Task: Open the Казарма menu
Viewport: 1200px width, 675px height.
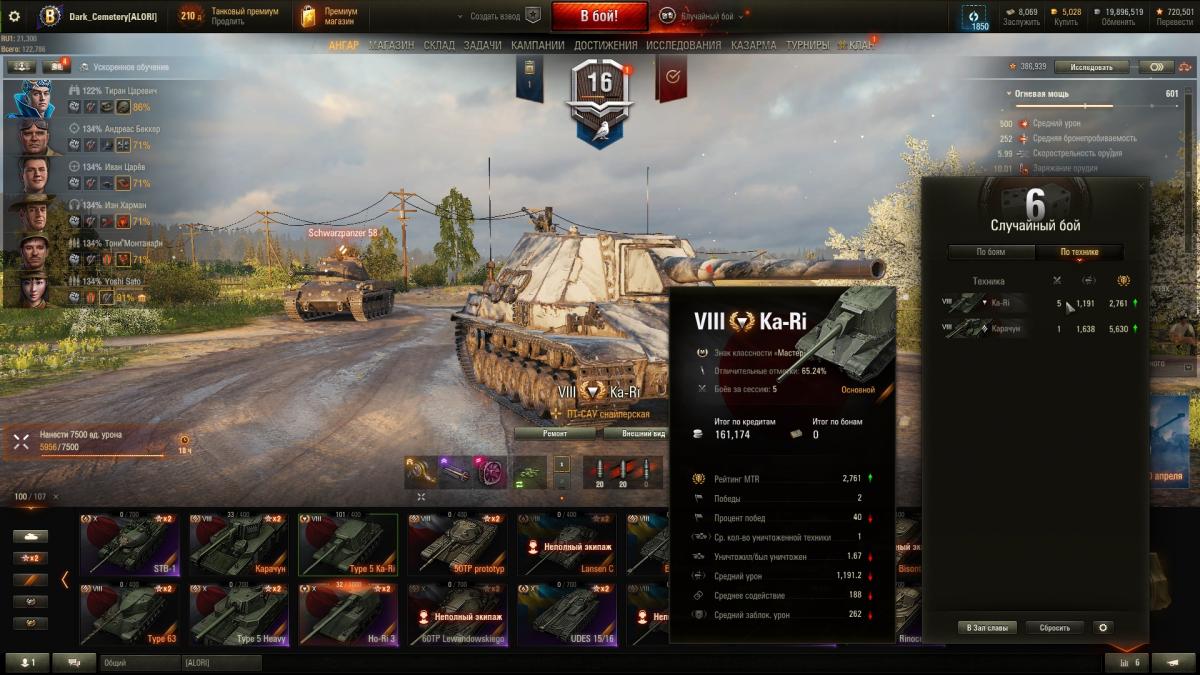Action: tap(753, 45)
